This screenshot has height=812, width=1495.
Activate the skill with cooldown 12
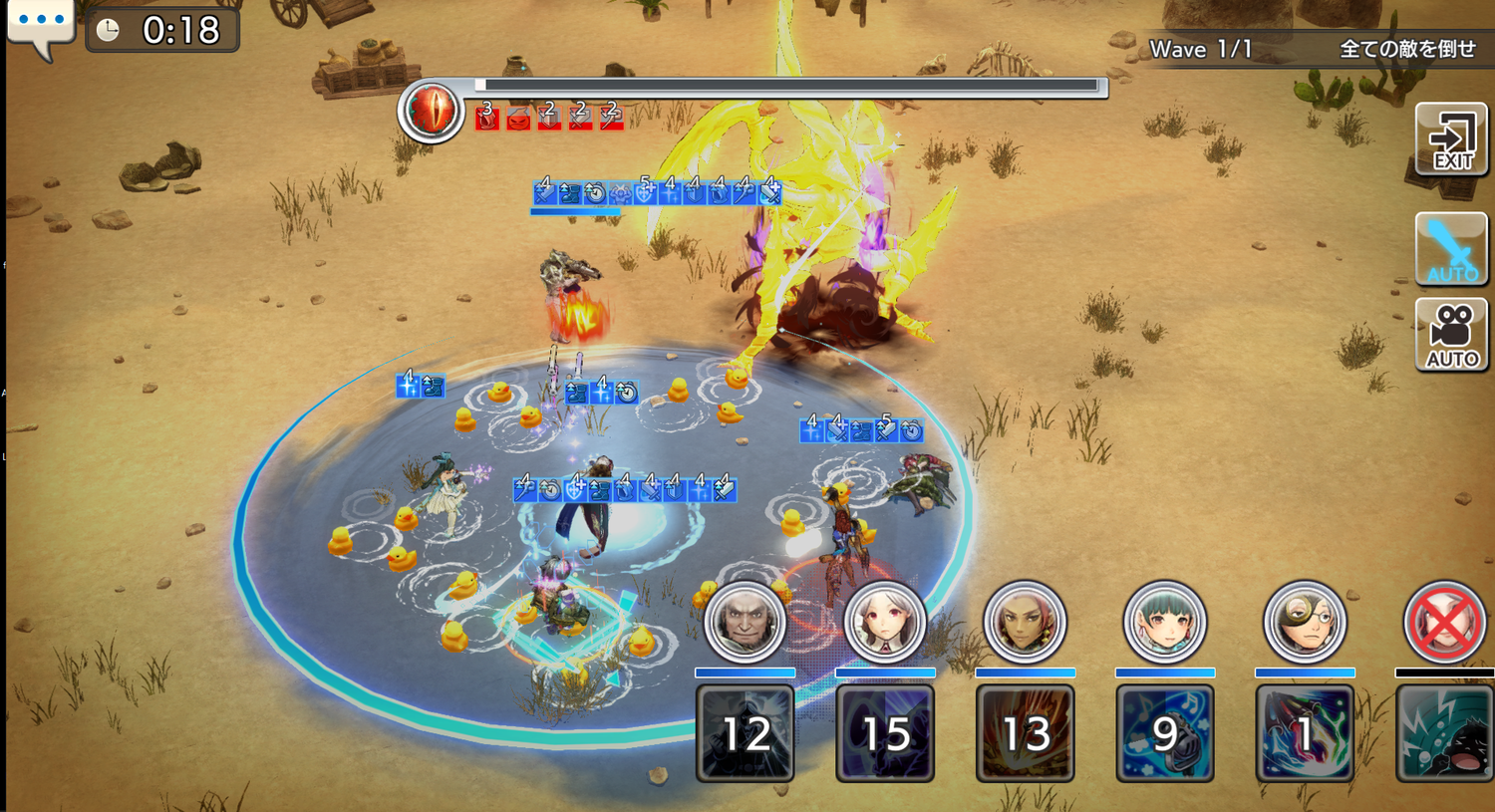click(746, 733)
